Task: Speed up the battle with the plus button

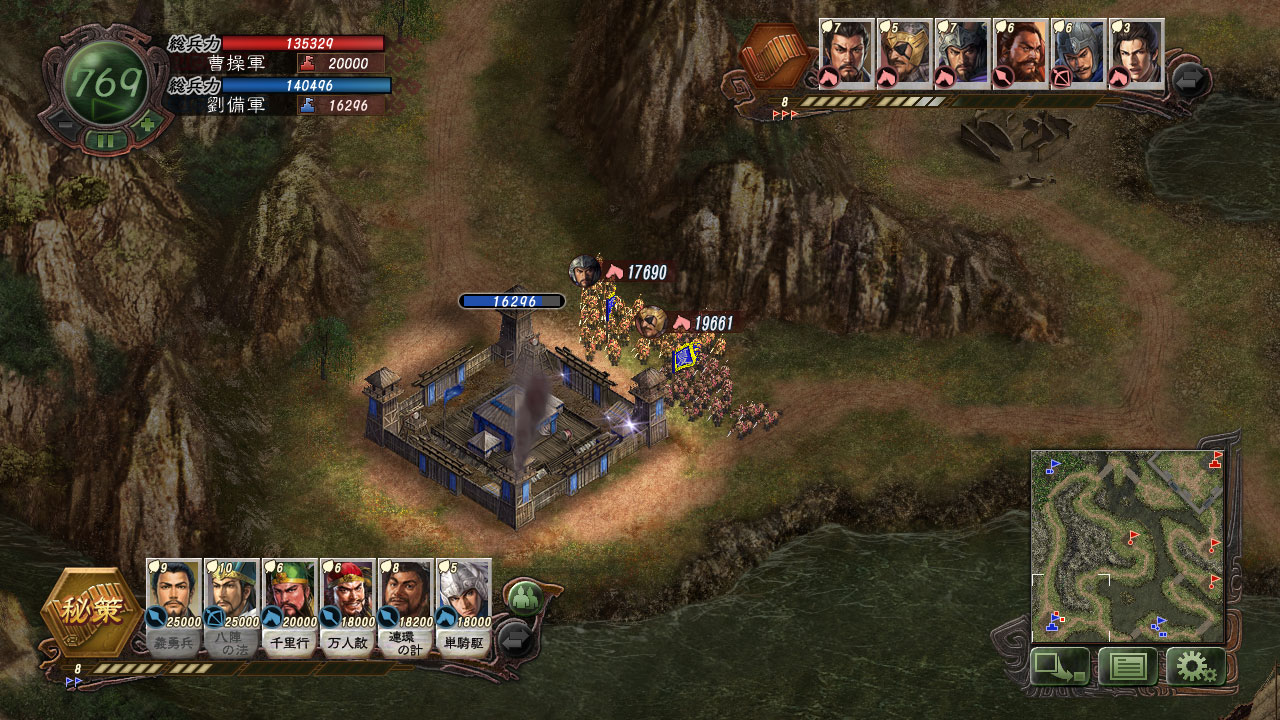Action: 147,125
